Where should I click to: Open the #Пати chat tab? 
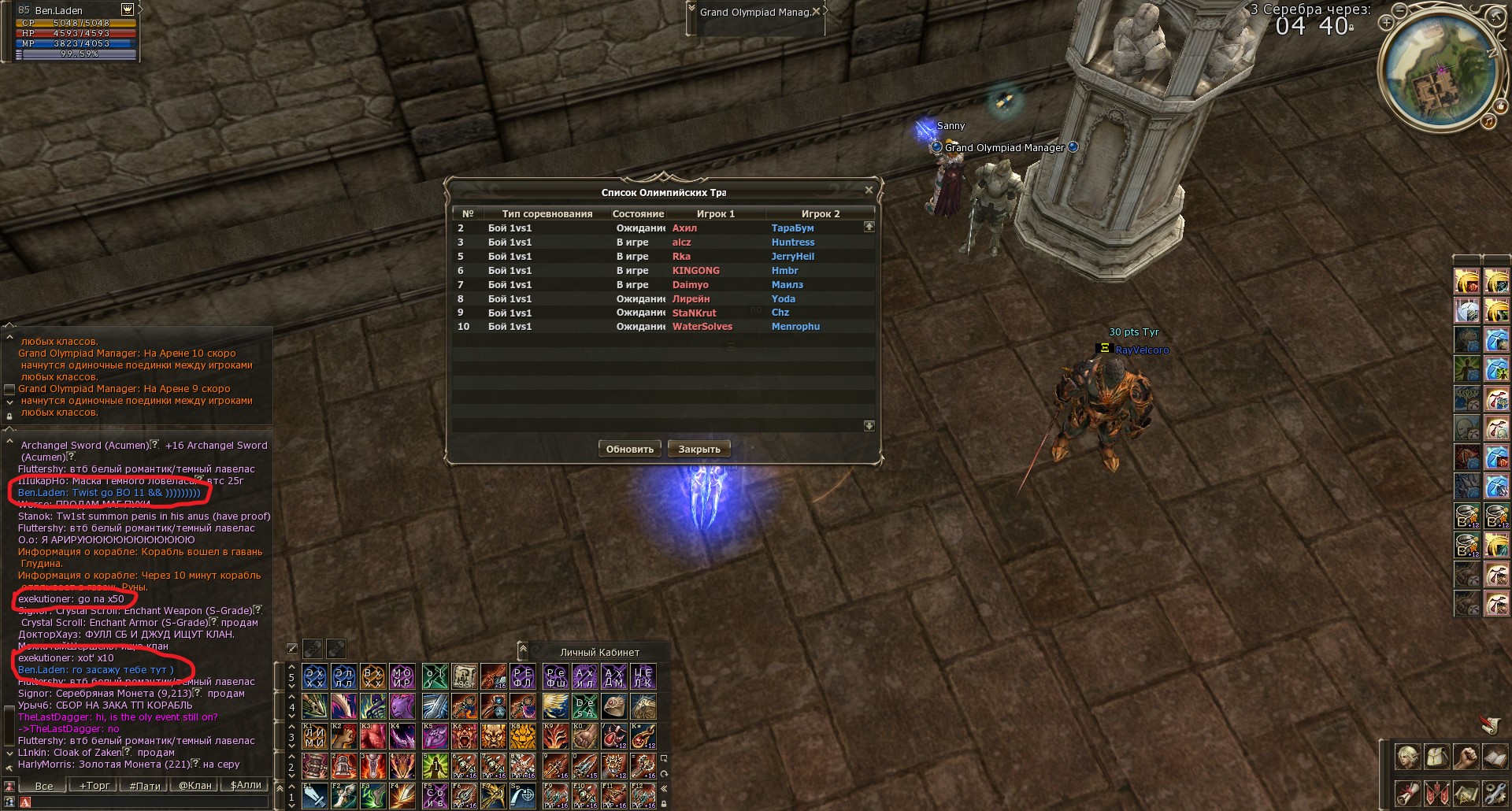(145, 786)
